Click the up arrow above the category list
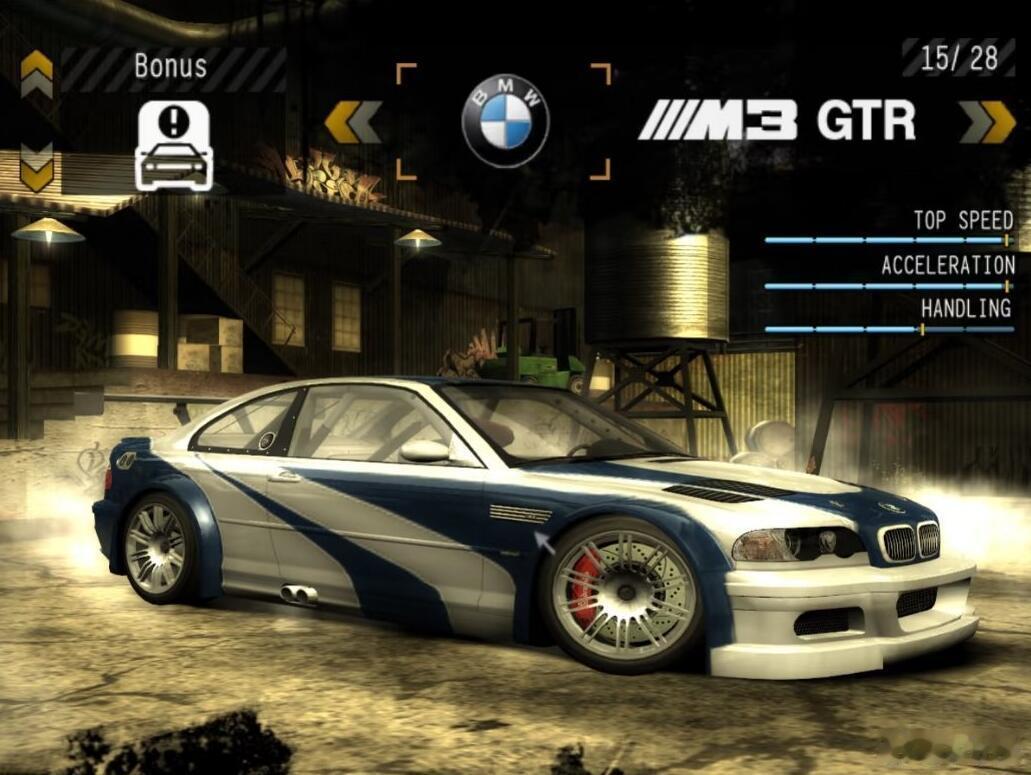Viewport: 1031px width, 775px height. [37, 73]
